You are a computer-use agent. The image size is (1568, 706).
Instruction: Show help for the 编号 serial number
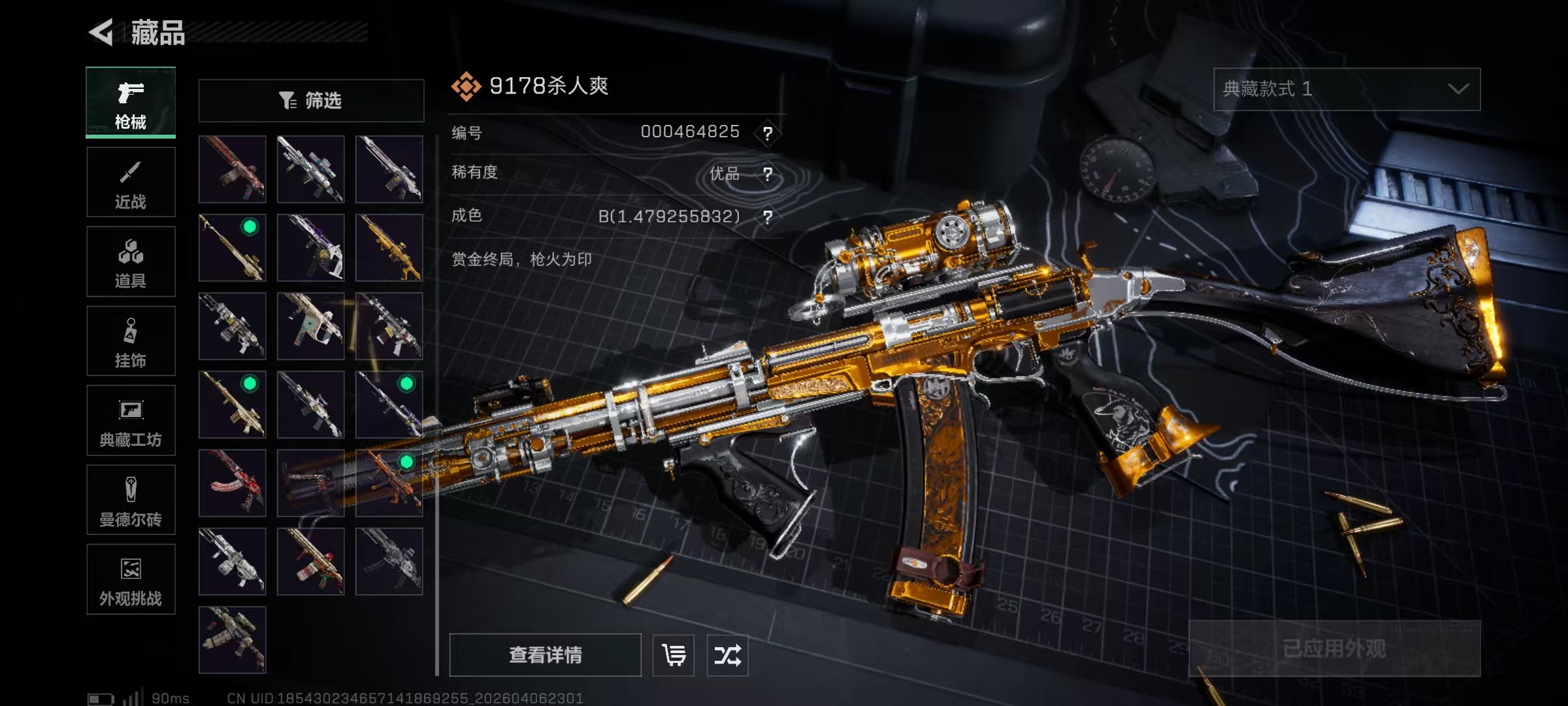point(768,133)
